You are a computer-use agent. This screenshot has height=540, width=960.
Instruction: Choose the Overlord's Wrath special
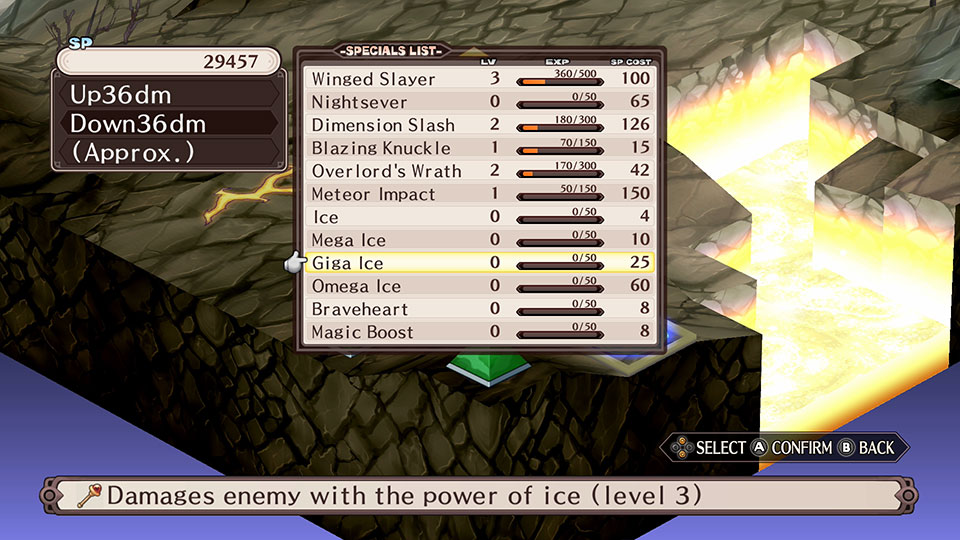(x=386, y=171)
